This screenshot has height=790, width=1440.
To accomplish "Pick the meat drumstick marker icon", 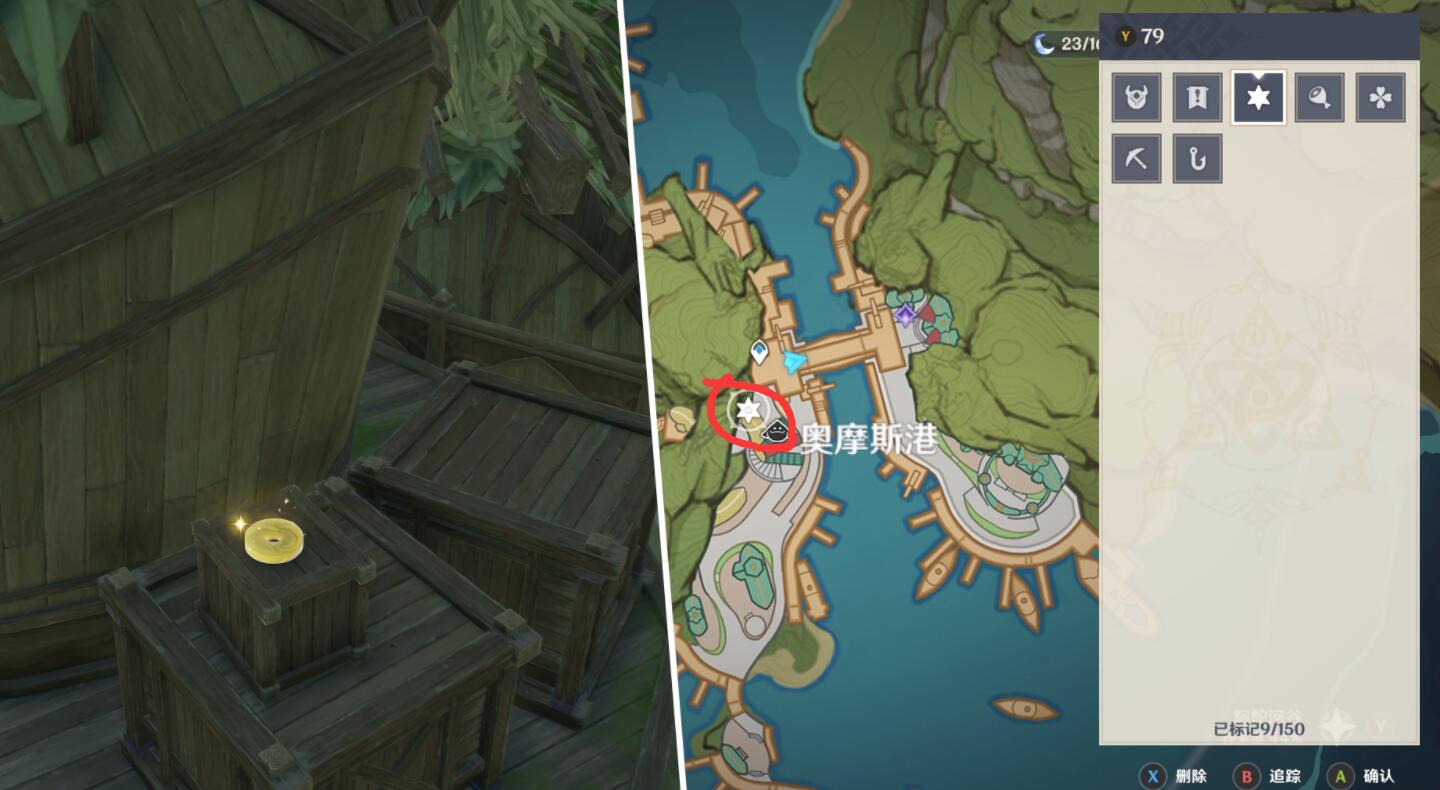I will [1319, 98].
